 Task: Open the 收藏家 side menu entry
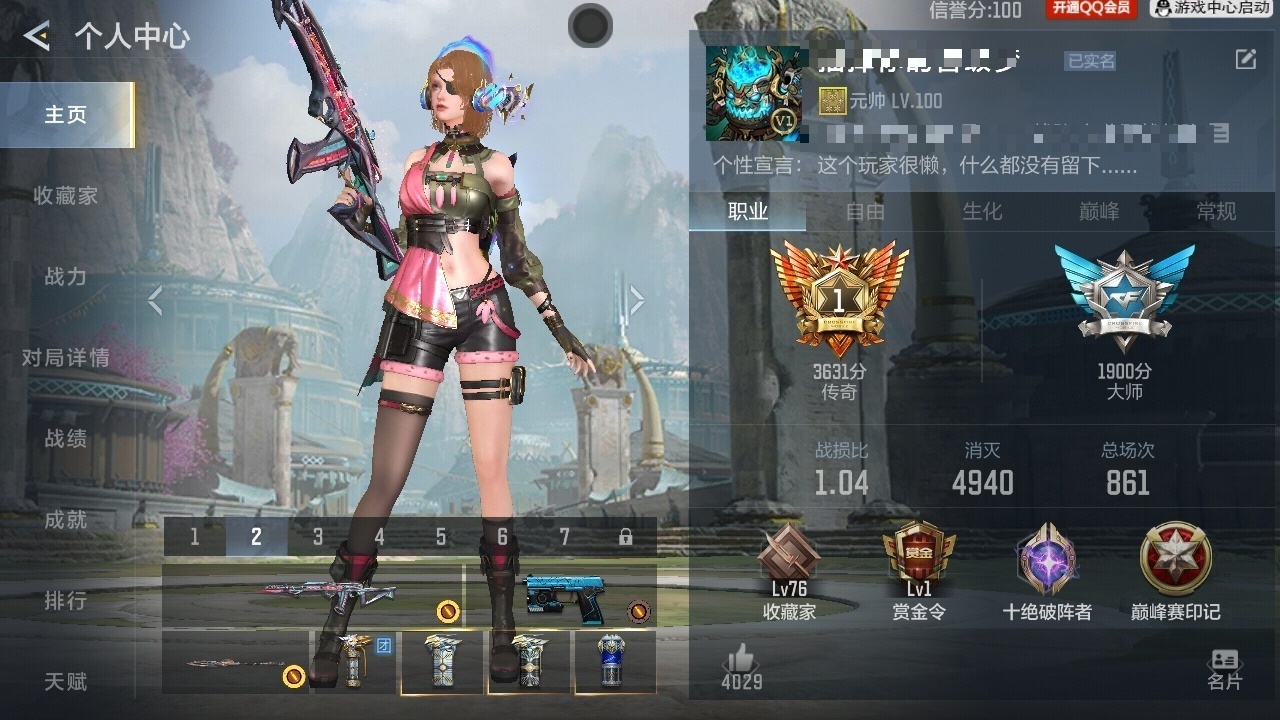point(66,196)
